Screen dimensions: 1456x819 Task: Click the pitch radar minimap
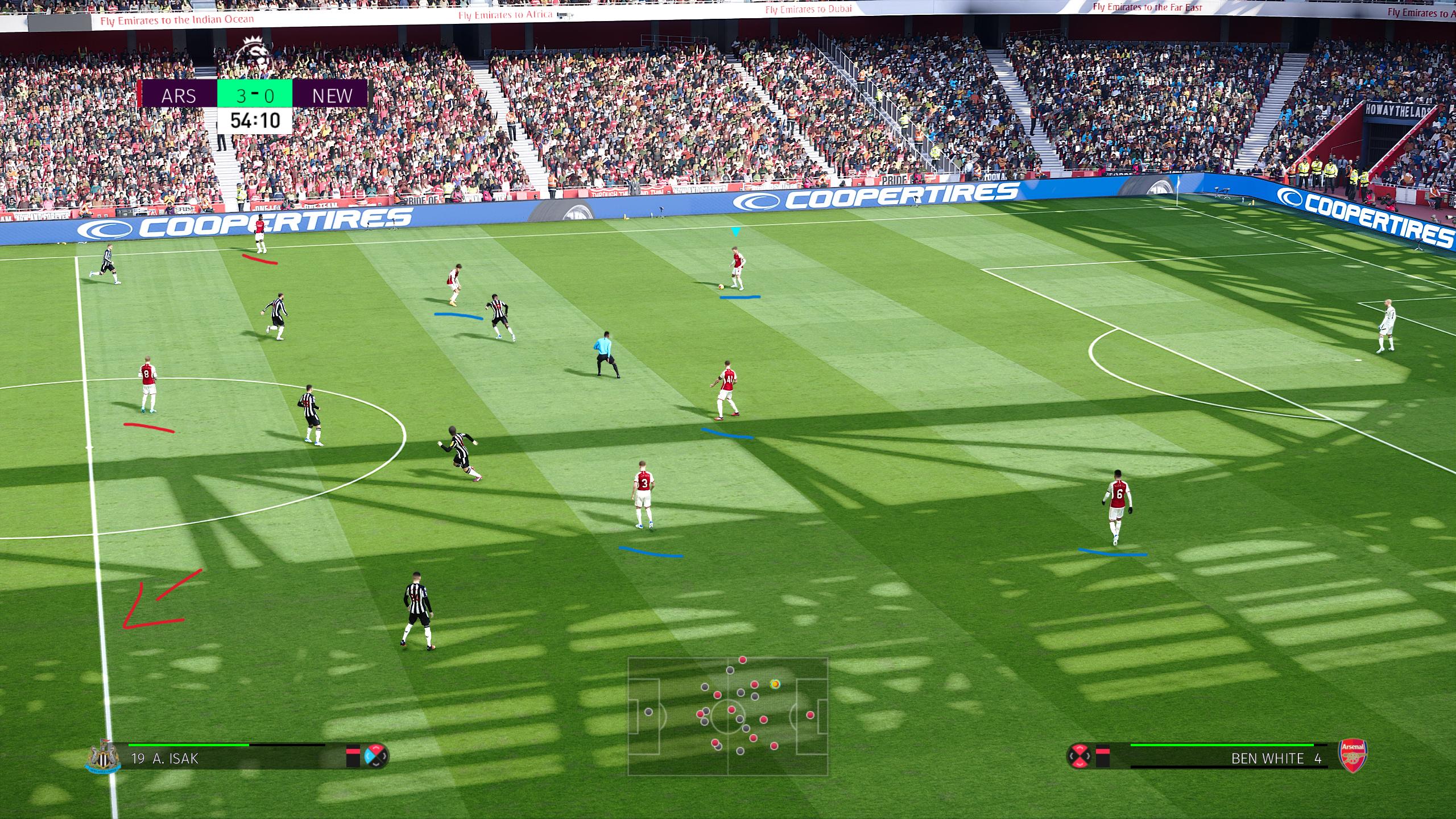coord(728,717)
